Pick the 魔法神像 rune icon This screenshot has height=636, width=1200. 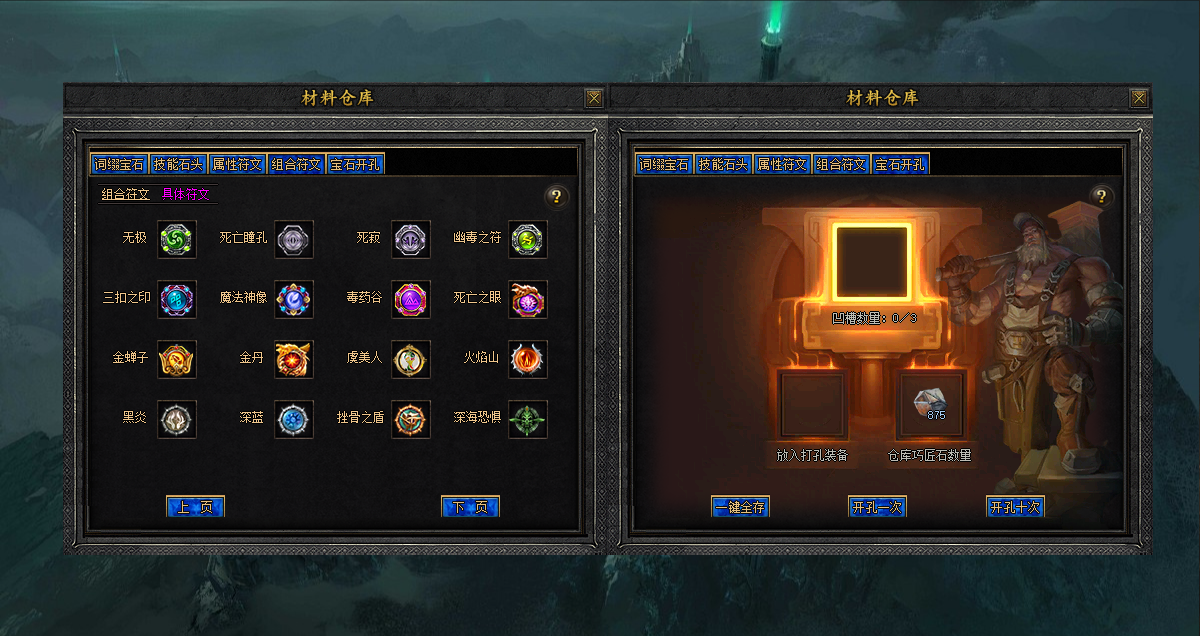[294, 299]
